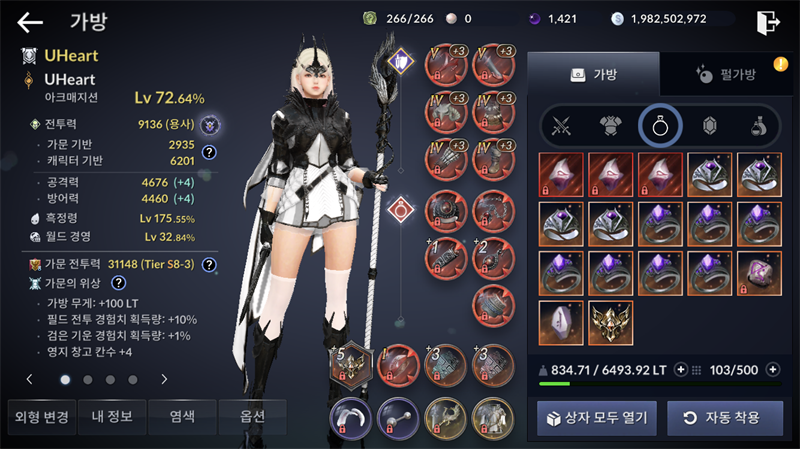Switch to the 가방 tab
Screen dimensions: 800x449
click(593, 74)
